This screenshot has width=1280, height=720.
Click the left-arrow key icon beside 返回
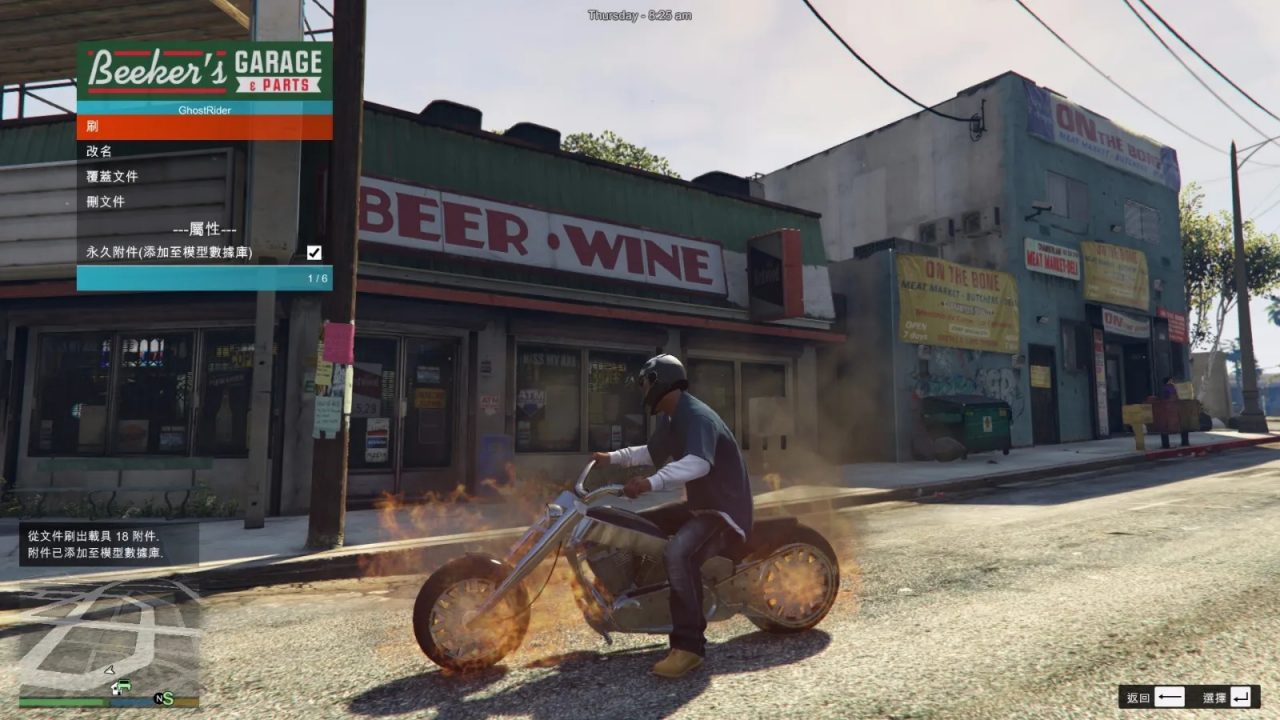1168,697
